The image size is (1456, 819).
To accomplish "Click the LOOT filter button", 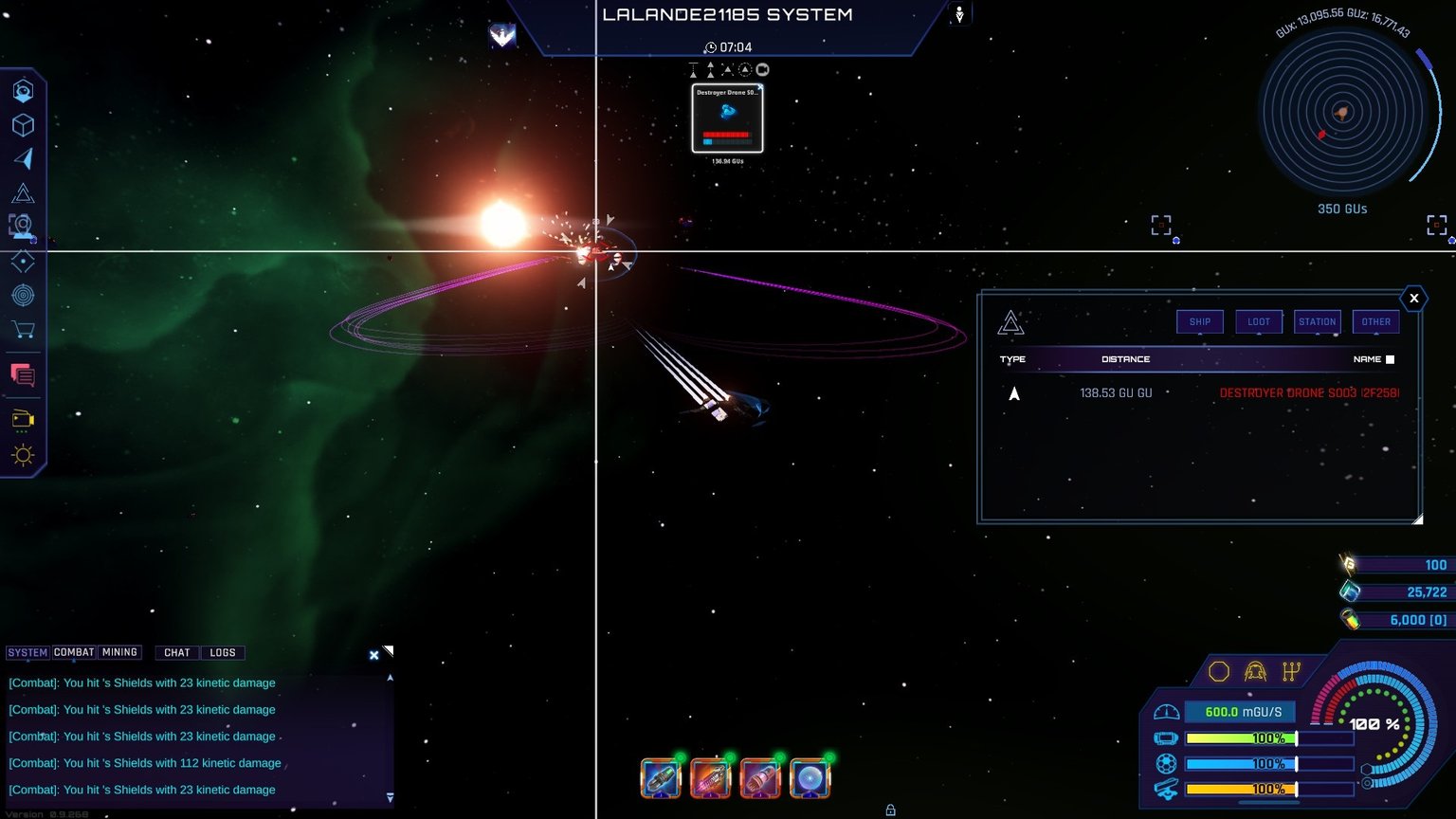I will 1258,321.
